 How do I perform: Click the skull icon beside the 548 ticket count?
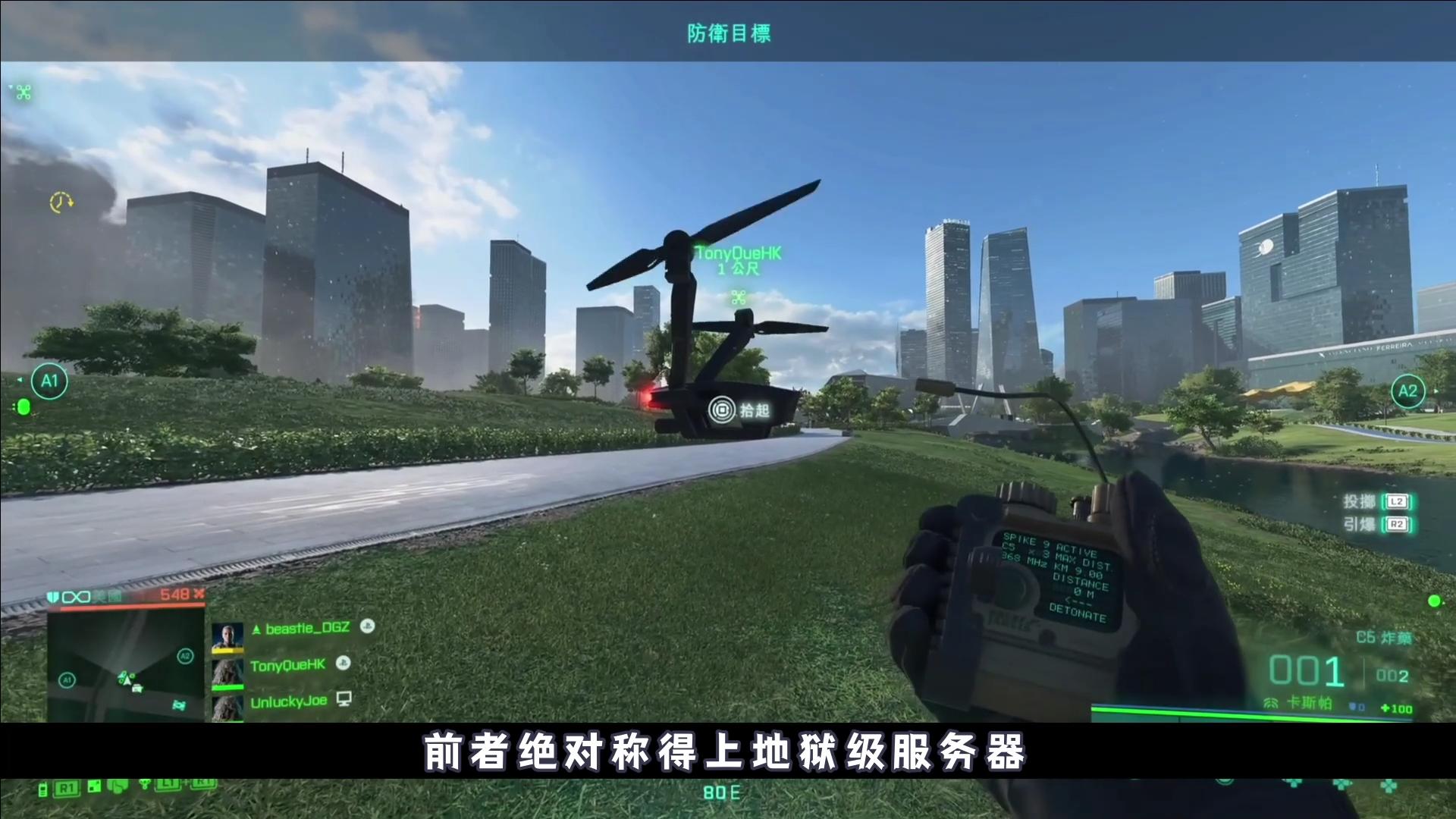click(199, 595)
